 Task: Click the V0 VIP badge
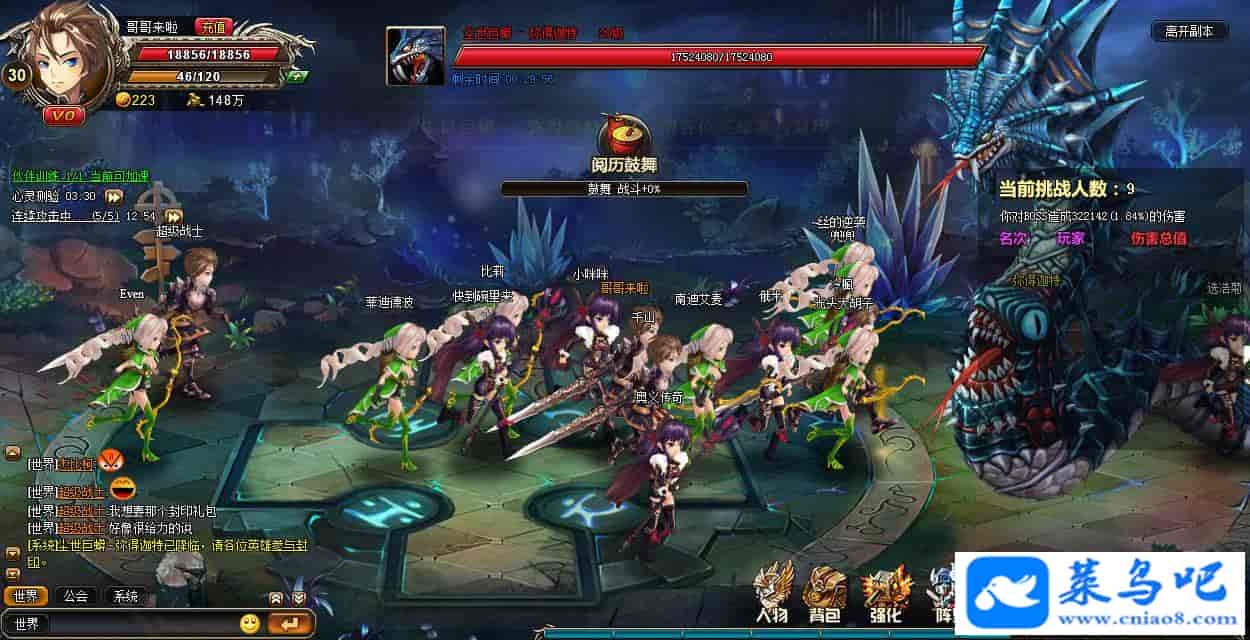pyautogui.click(x=62, y=115)
